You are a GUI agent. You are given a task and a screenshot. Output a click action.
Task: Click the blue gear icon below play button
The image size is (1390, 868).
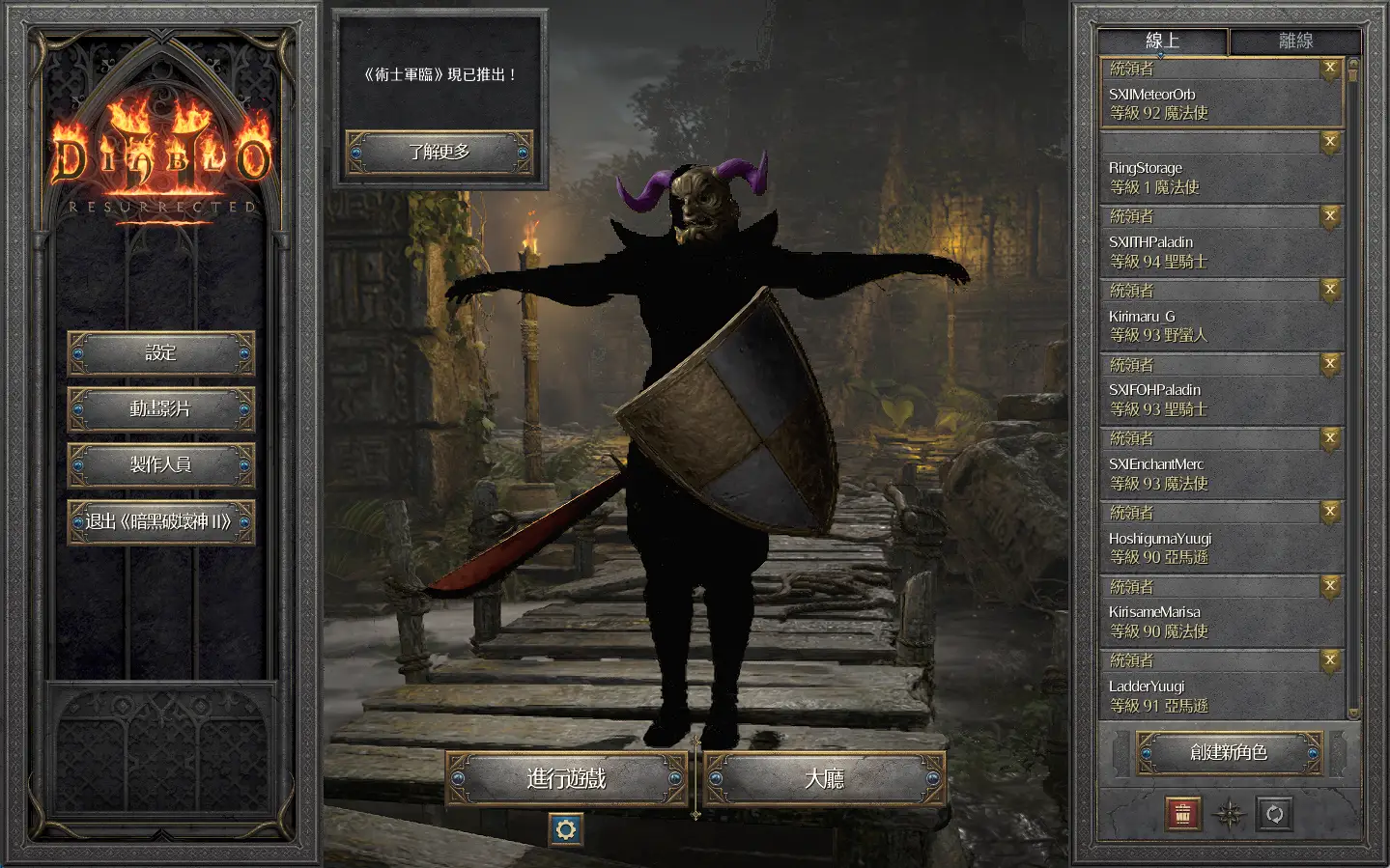click(566, 829)
